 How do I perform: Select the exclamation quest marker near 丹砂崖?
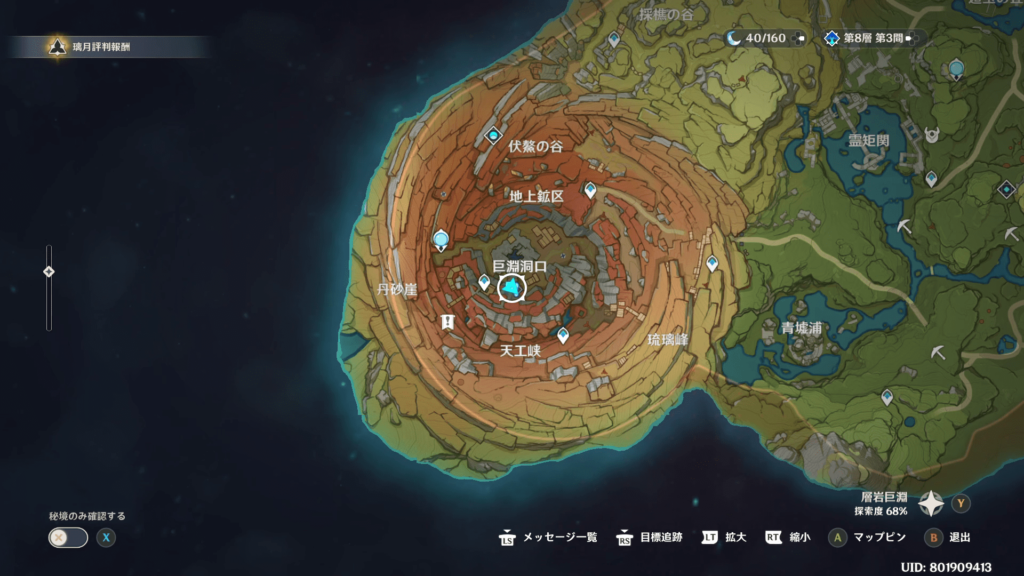[x=447, y=321]
